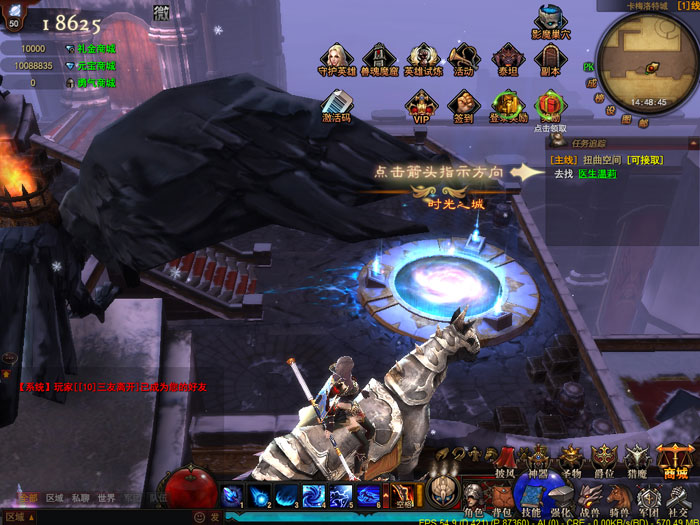Image resolution: width=700 pixels, height=525 pixels.
Task: Open the chat emoji picker
Action: tap(200, 517)
